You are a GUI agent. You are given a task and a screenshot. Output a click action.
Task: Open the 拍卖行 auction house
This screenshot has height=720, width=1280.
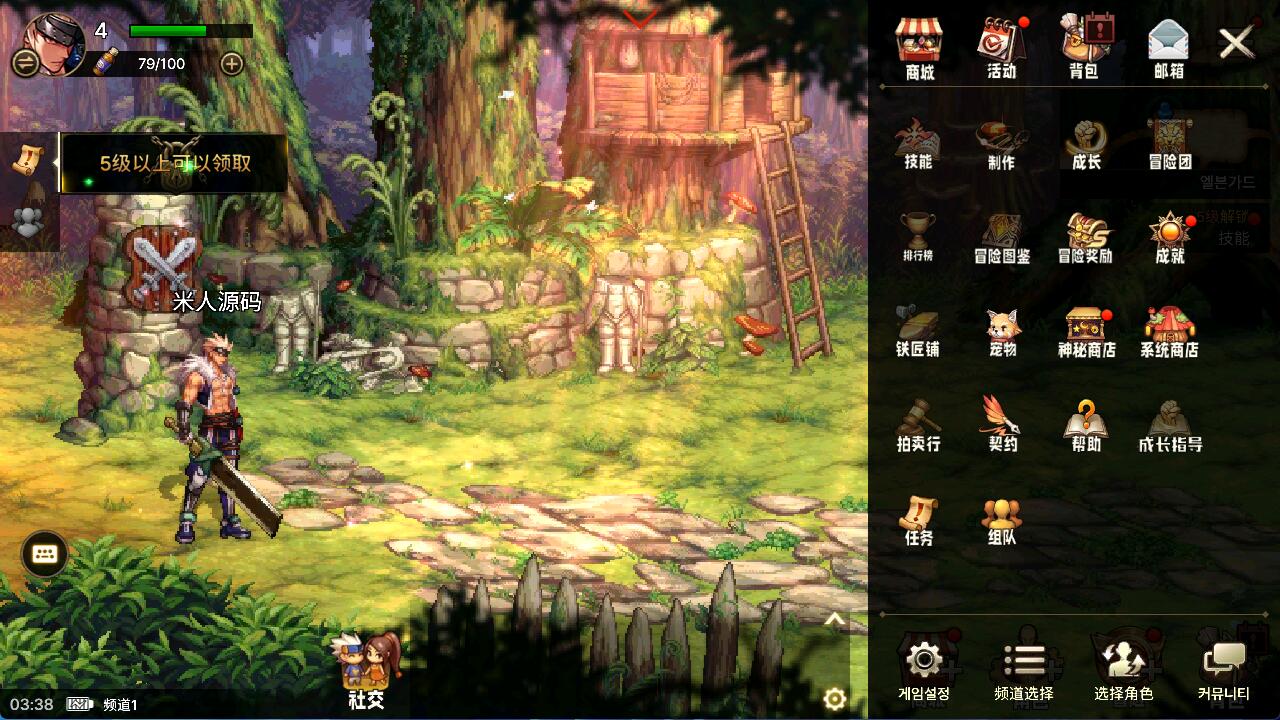pyautogui.click(x=917, y=424)
